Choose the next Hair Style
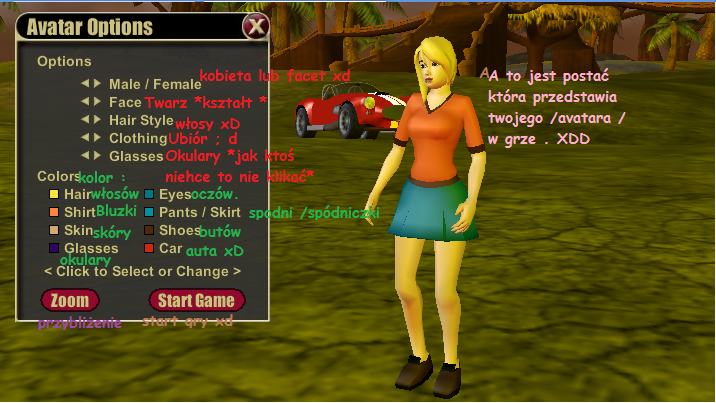This screenshot has height=403, width=716. [x=98, y=120]
